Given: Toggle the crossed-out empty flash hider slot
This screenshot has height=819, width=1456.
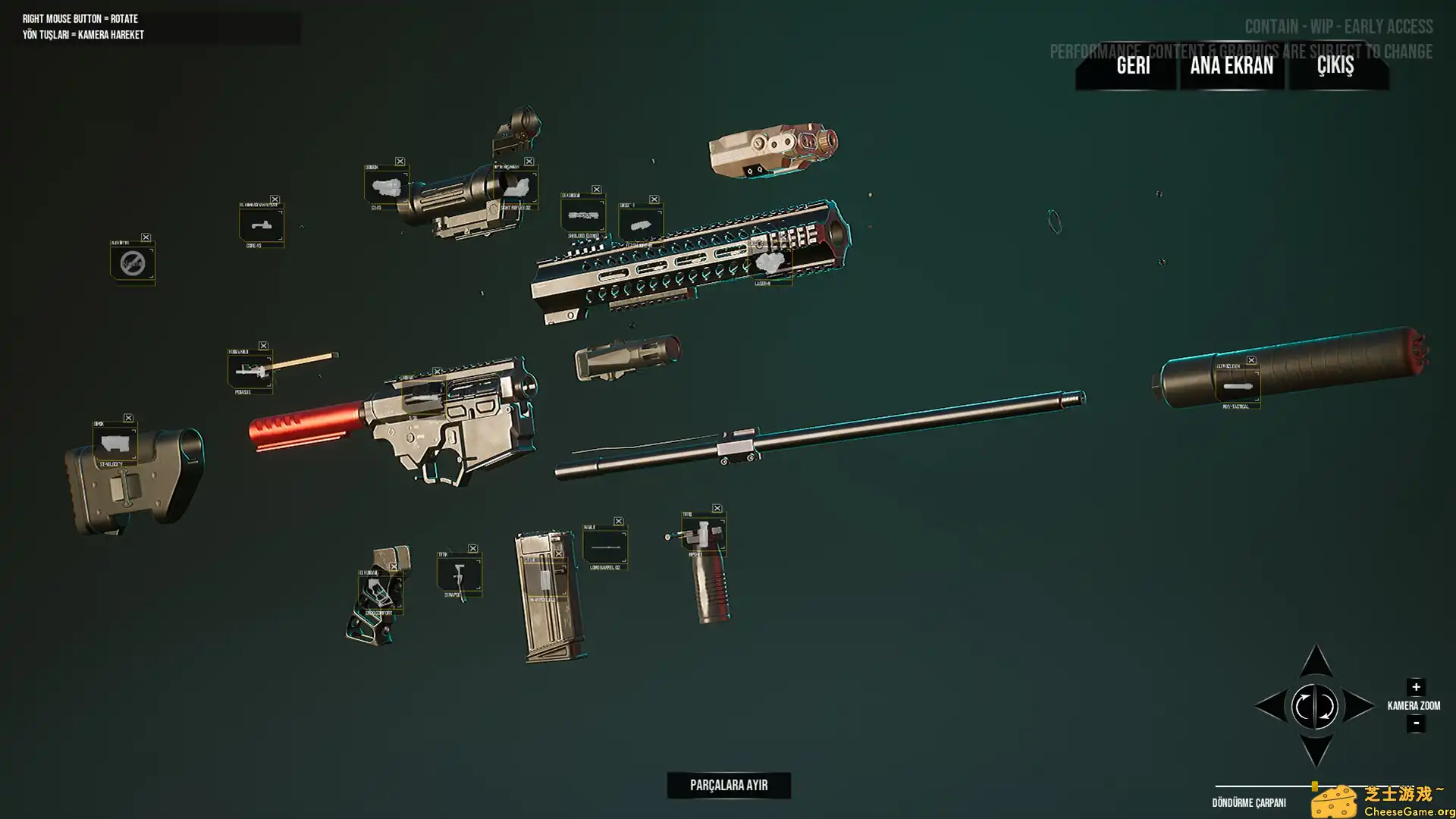Looking at the screenshot, I should coord(133,265).
